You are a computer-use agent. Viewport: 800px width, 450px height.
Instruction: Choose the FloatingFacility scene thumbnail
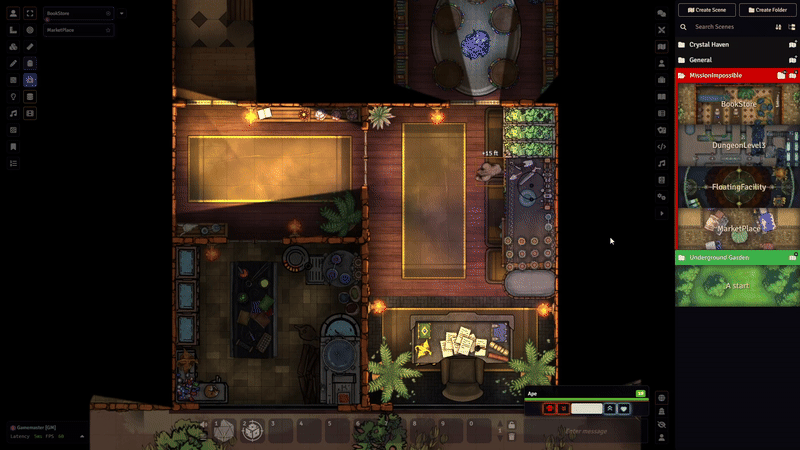pyautogui.click(x=738, y=187)
